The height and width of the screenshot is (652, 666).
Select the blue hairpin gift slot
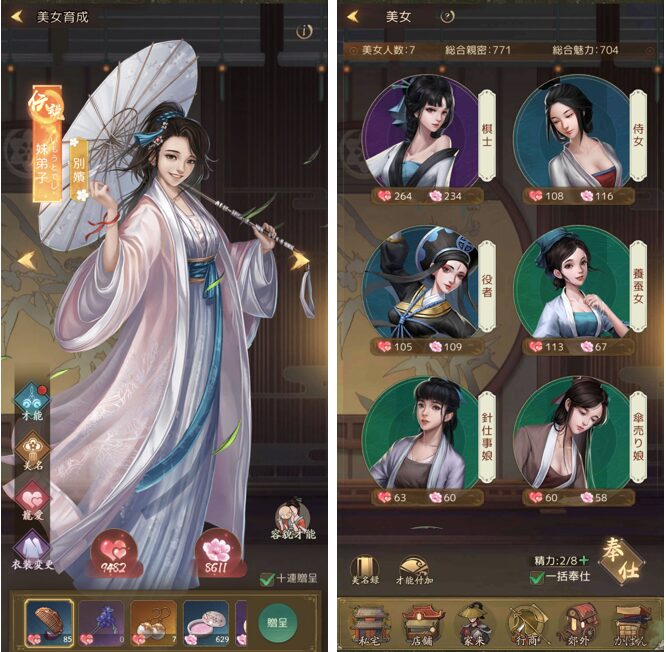pos(101,620)
